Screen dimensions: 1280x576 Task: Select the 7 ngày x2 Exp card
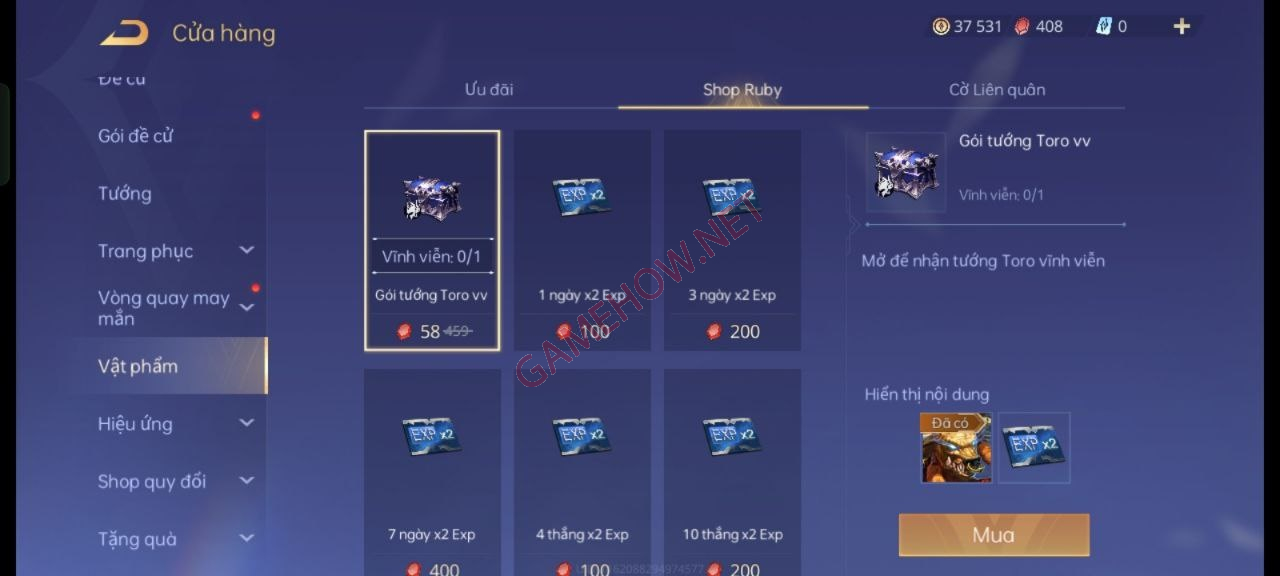pos(432,470)
